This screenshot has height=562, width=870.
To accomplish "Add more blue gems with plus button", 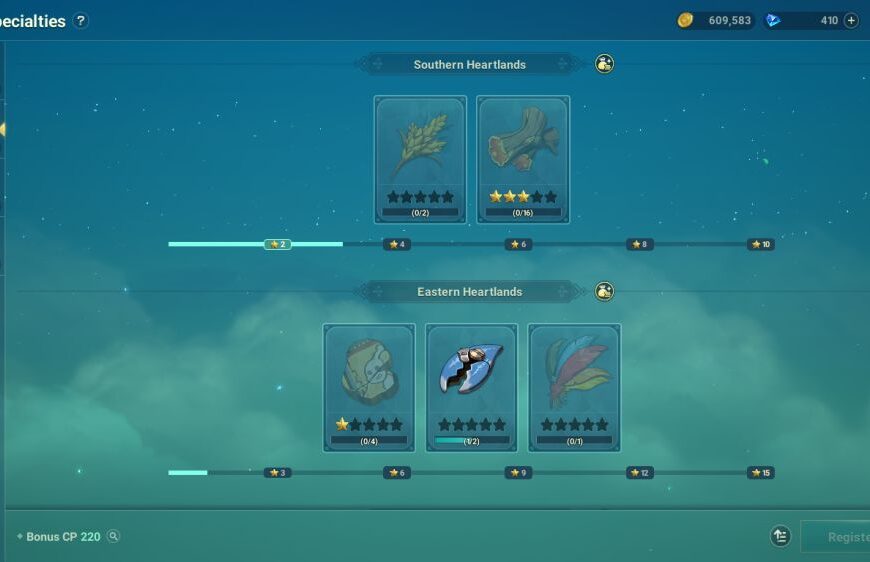I will pos(851,20).
